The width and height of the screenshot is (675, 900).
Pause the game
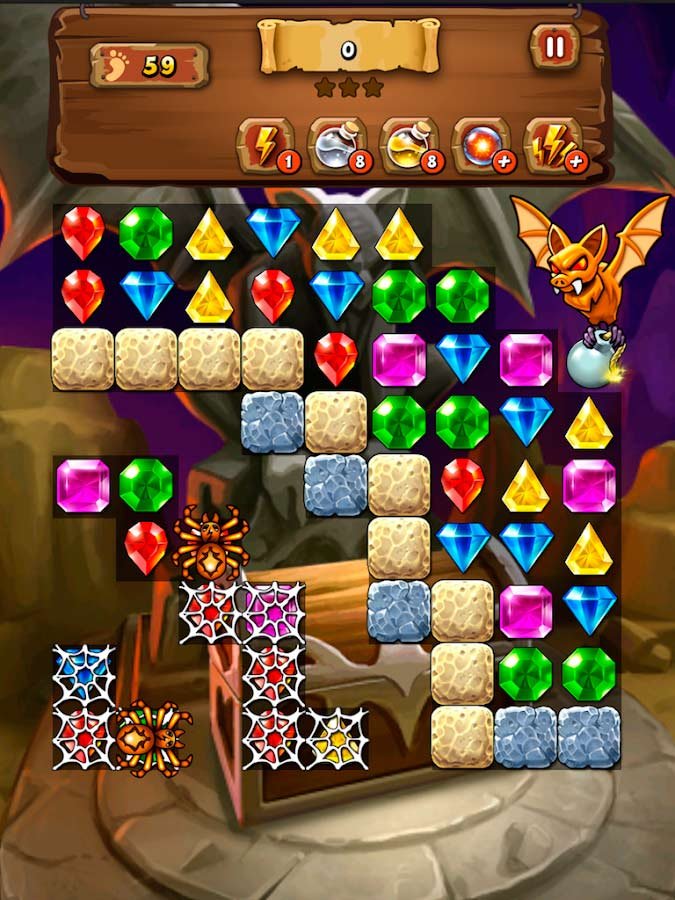(554, 47)
